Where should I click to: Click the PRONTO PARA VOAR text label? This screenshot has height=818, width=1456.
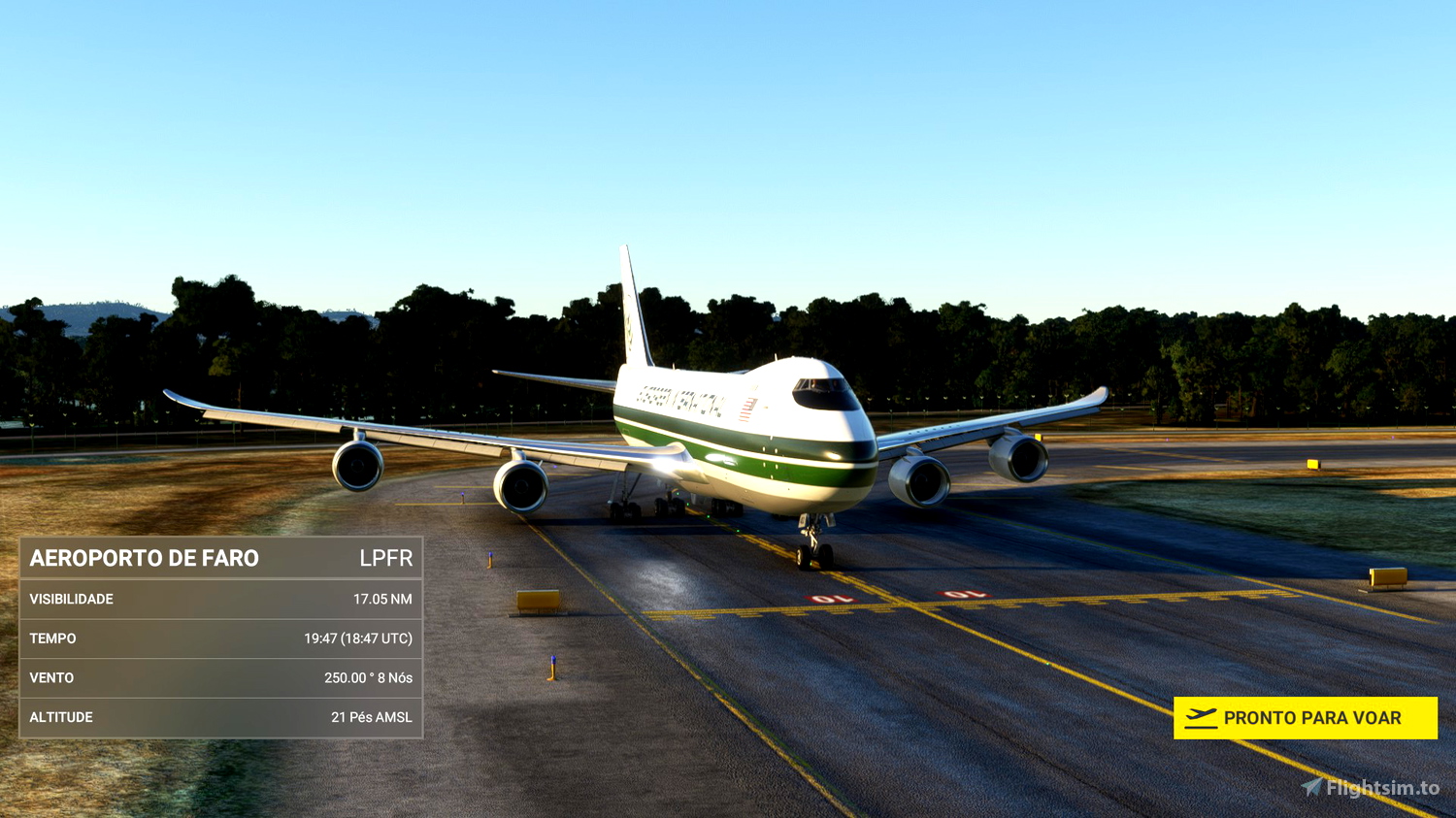click(x=1313, y=717)
